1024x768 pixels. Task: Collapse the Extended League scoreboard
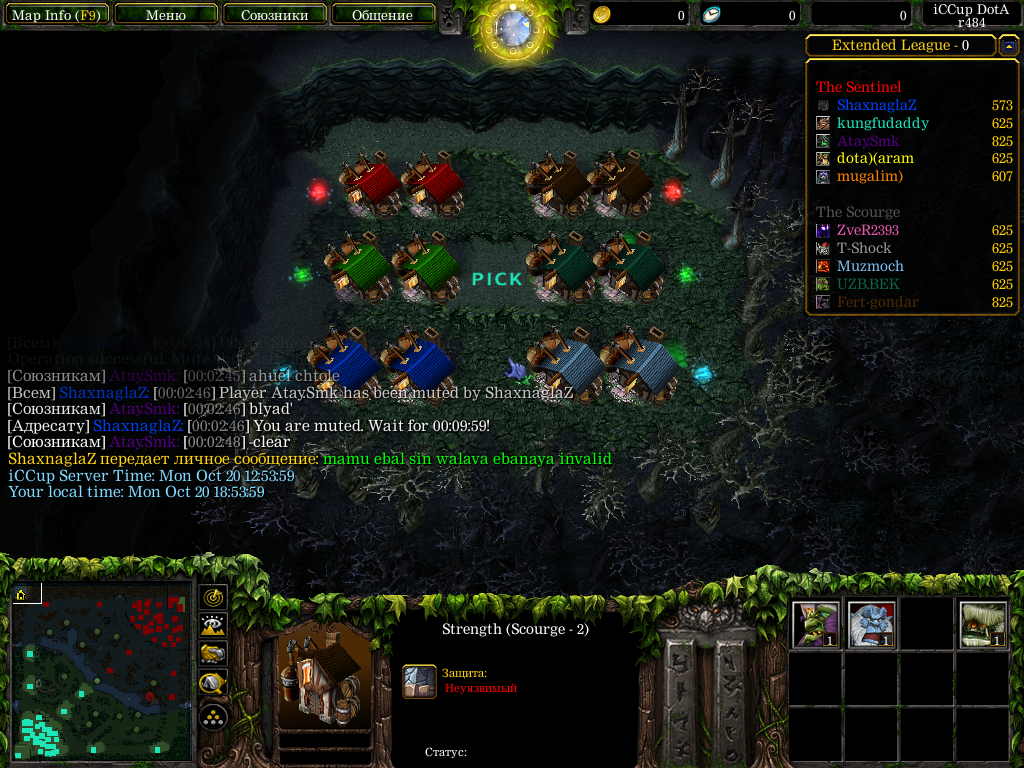point(1009,46)
